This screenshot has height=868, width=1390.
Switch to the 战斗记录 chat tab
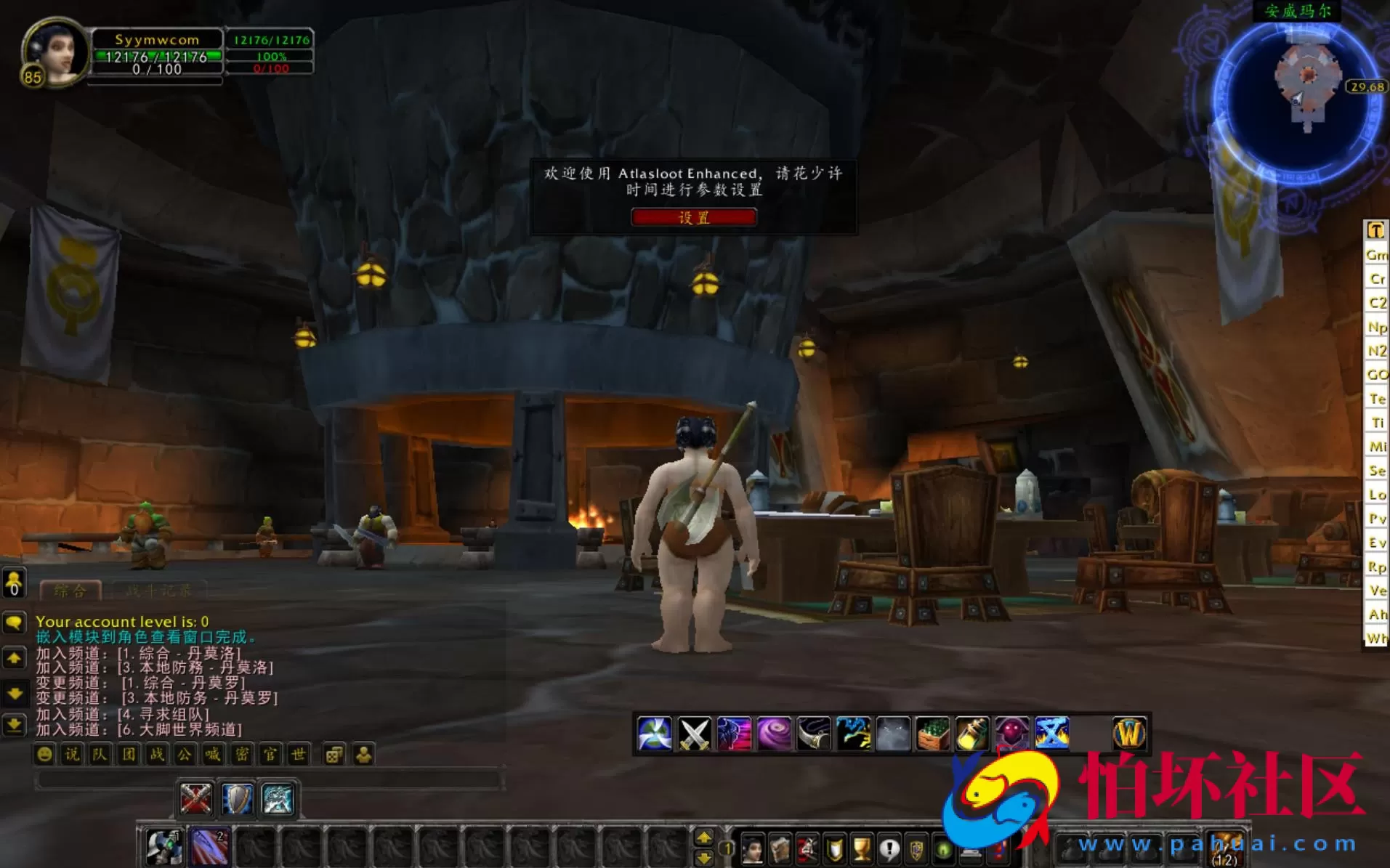point(158,590)
